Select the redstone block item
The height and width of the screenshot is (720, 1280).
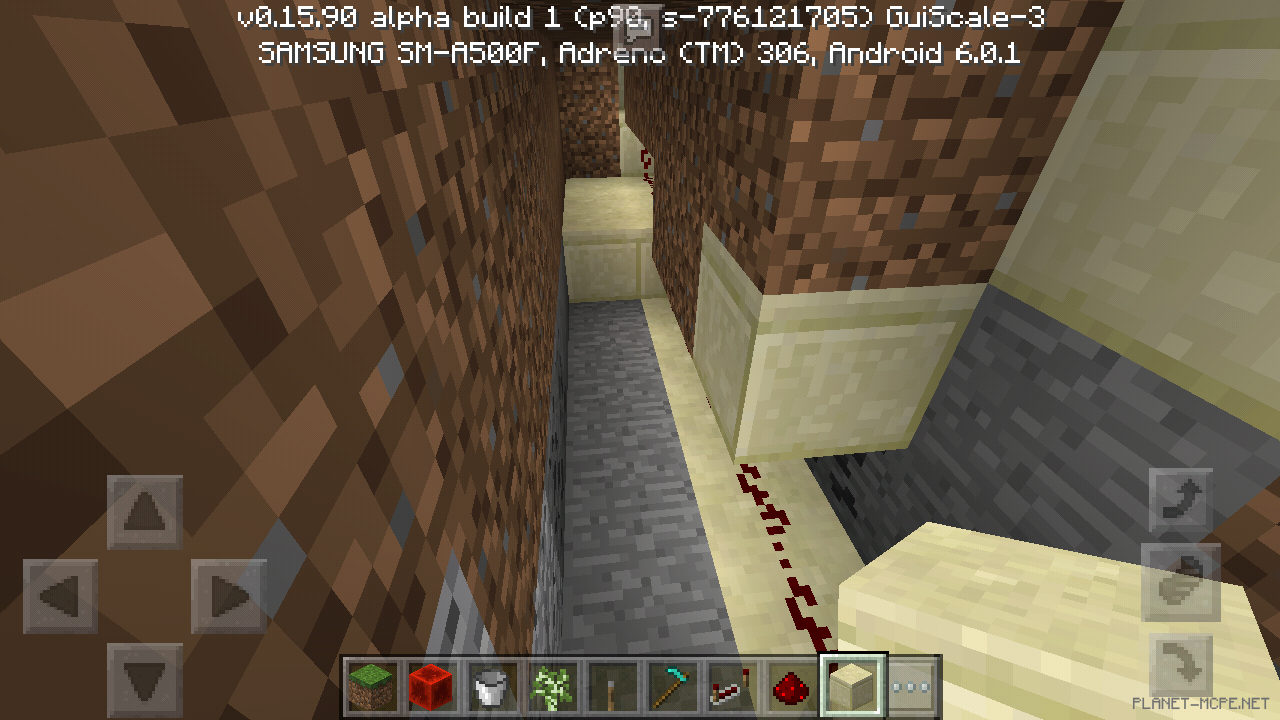click(430, 686)
